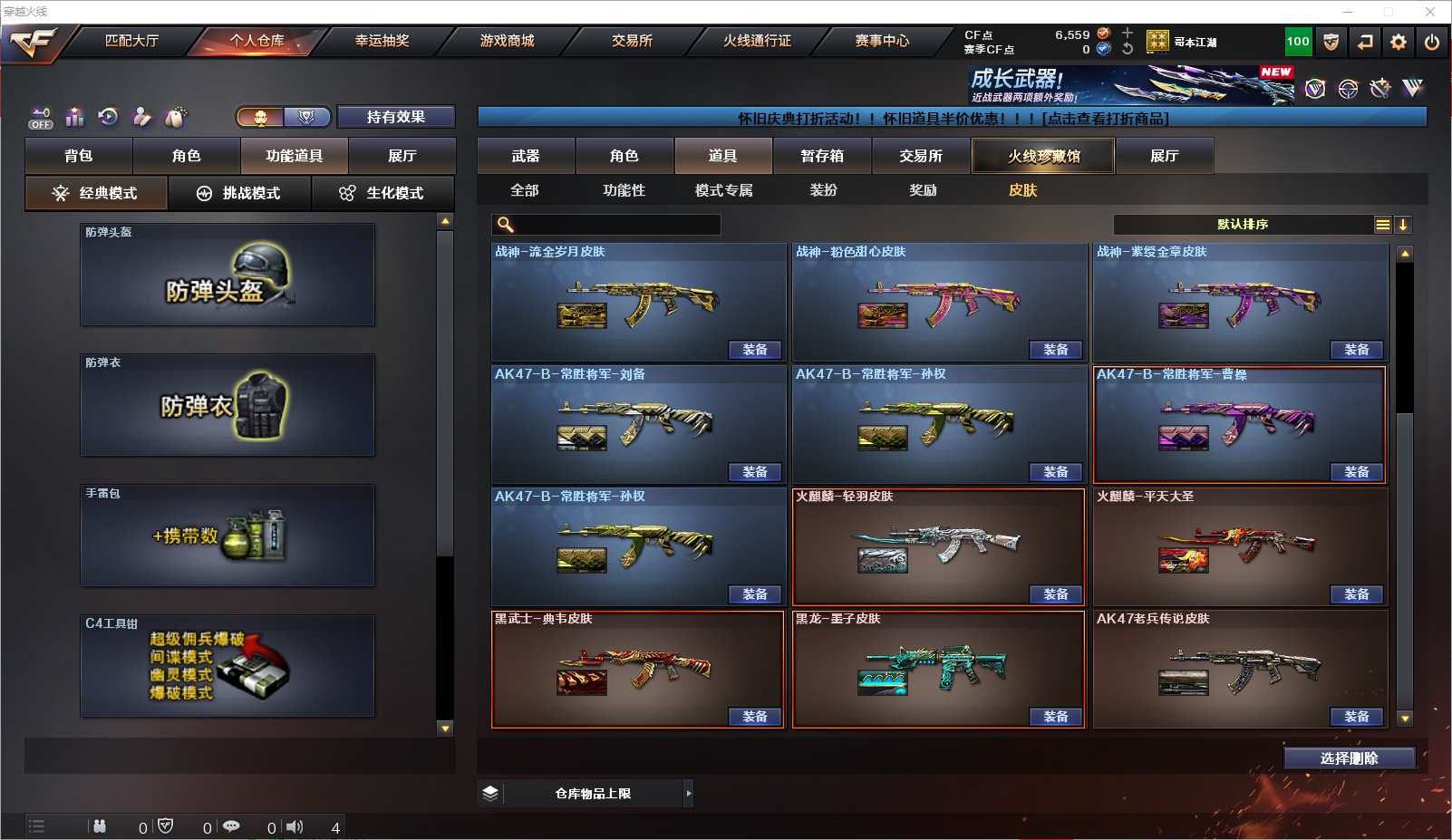Switch to 挑战模式 challenge mode

239,193
